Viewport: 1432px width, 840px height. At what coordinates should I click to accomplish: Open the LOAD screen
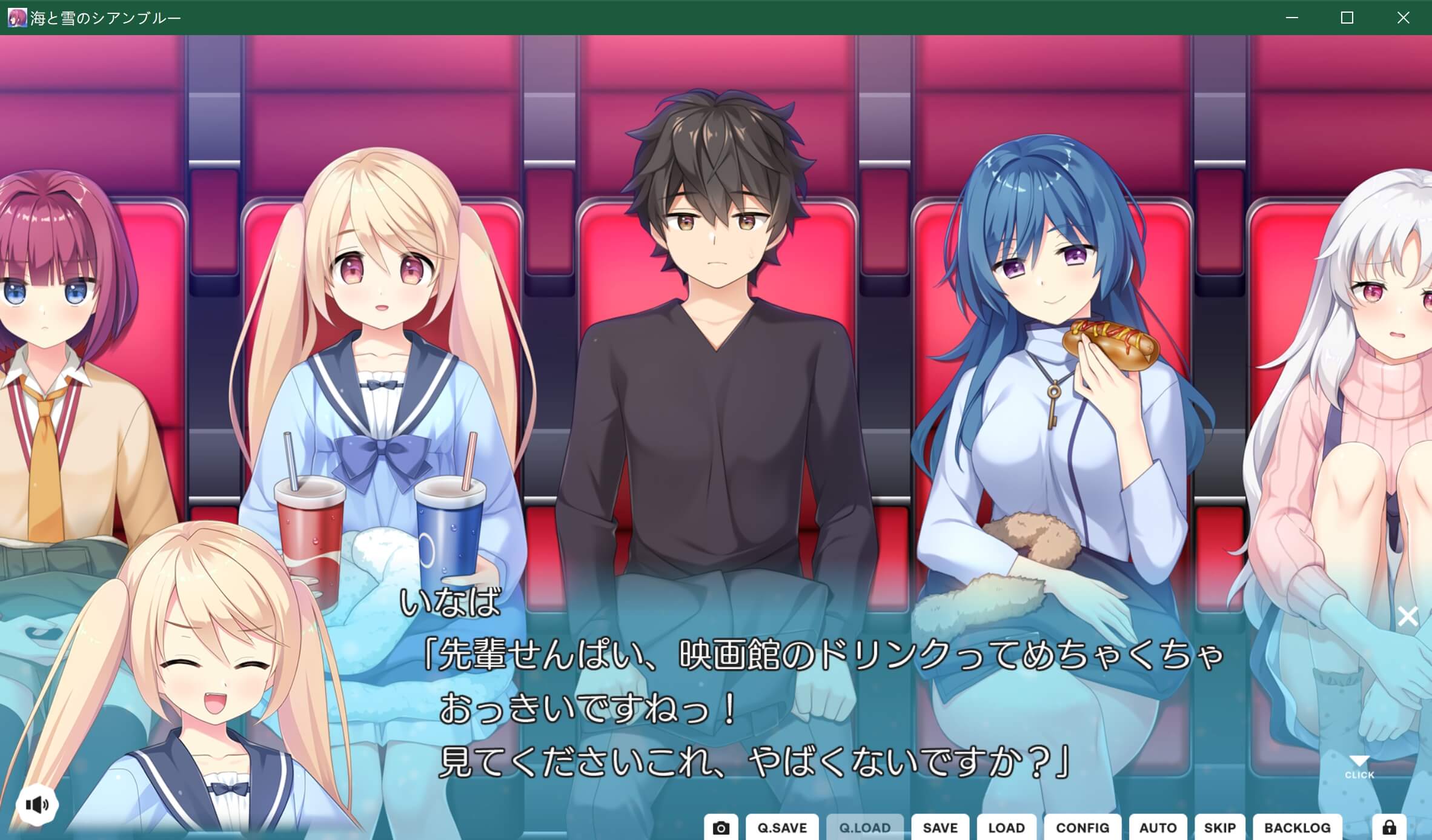click(1006, 827)
